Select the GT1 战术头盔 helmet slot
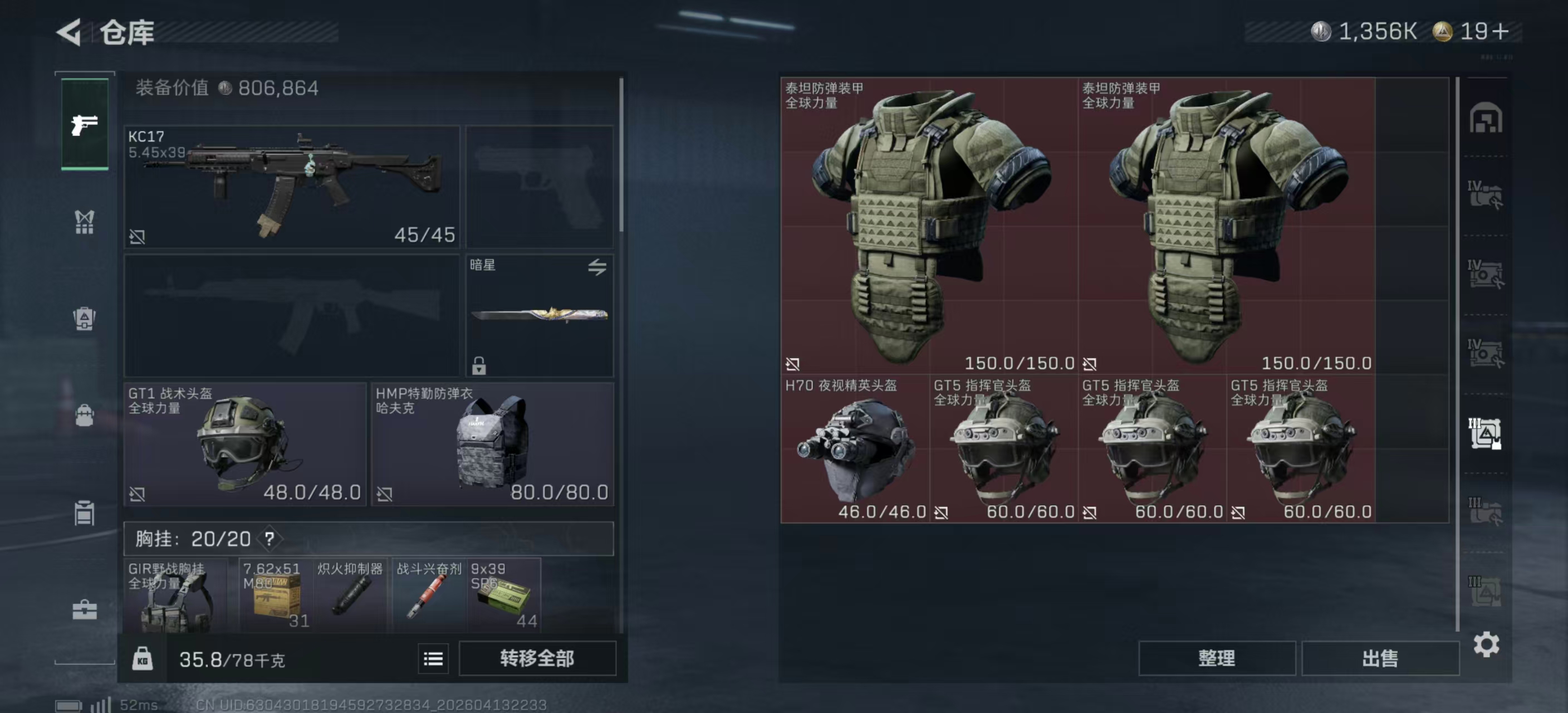The width and height of the screenshot is (1568, 713). coord(244,444)
